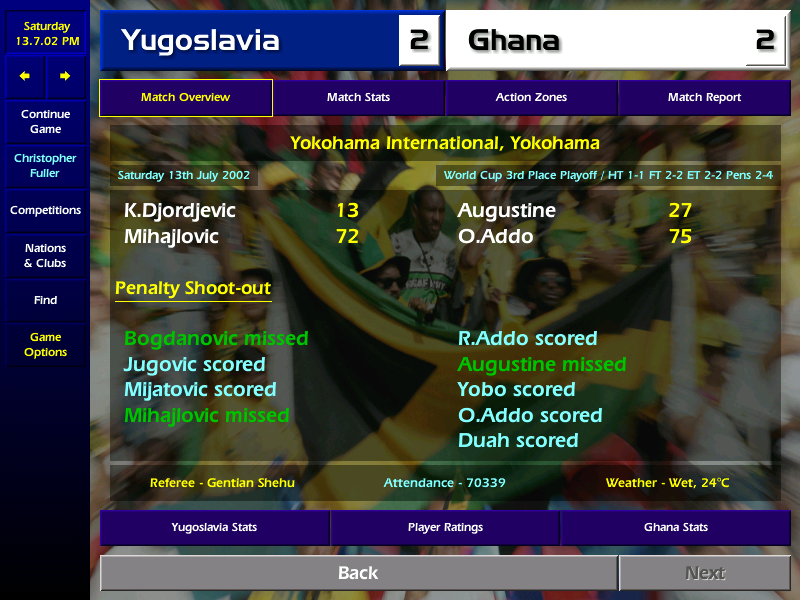Select the Ghana team name header
This screenshot has width=800, height=600.
[x=514, y=40]
